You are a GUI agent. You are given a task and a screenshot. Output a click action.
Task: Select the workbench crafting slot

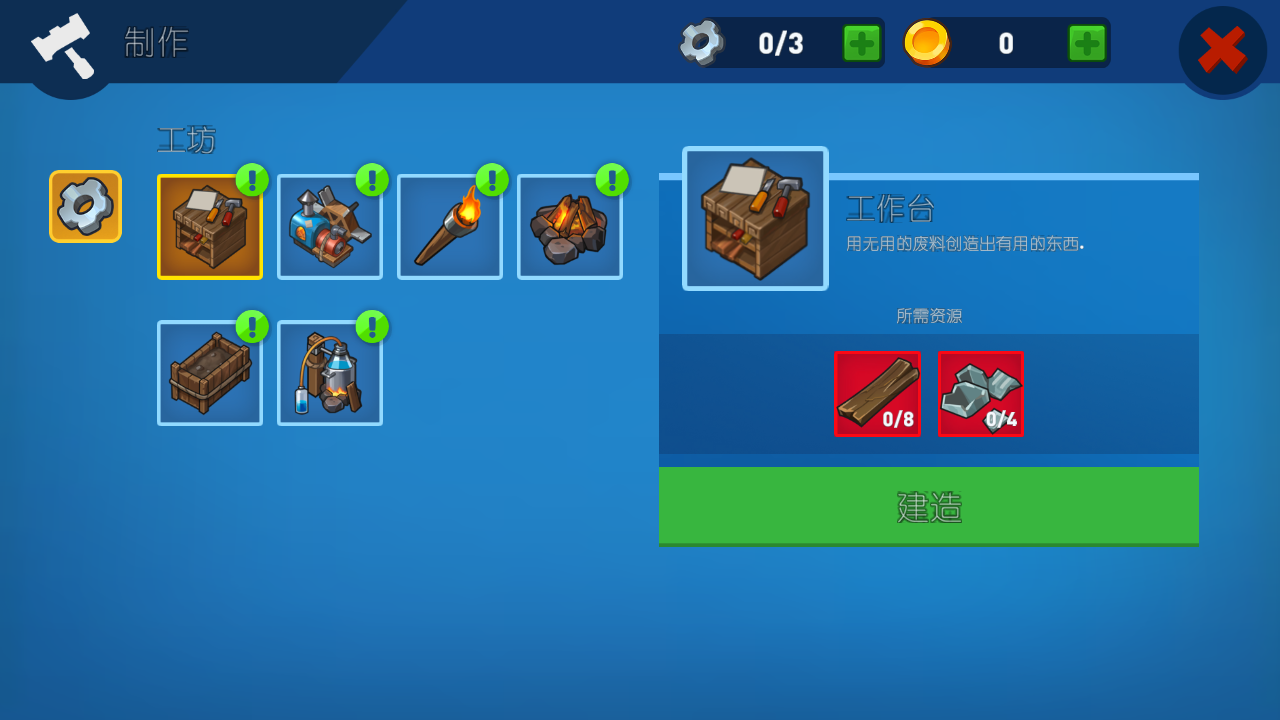[210, 227]
